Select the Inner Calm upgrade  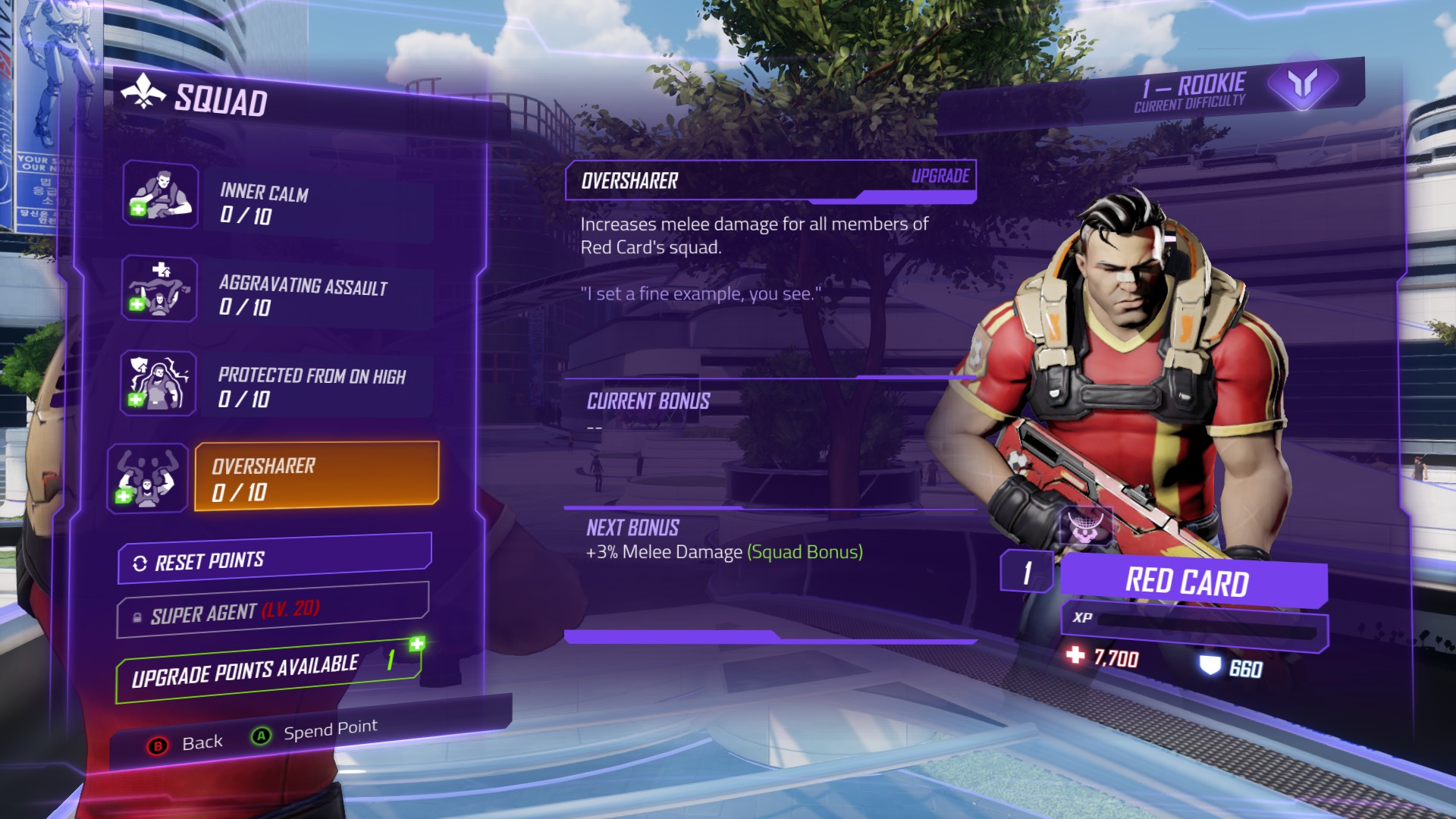point(315,203)
